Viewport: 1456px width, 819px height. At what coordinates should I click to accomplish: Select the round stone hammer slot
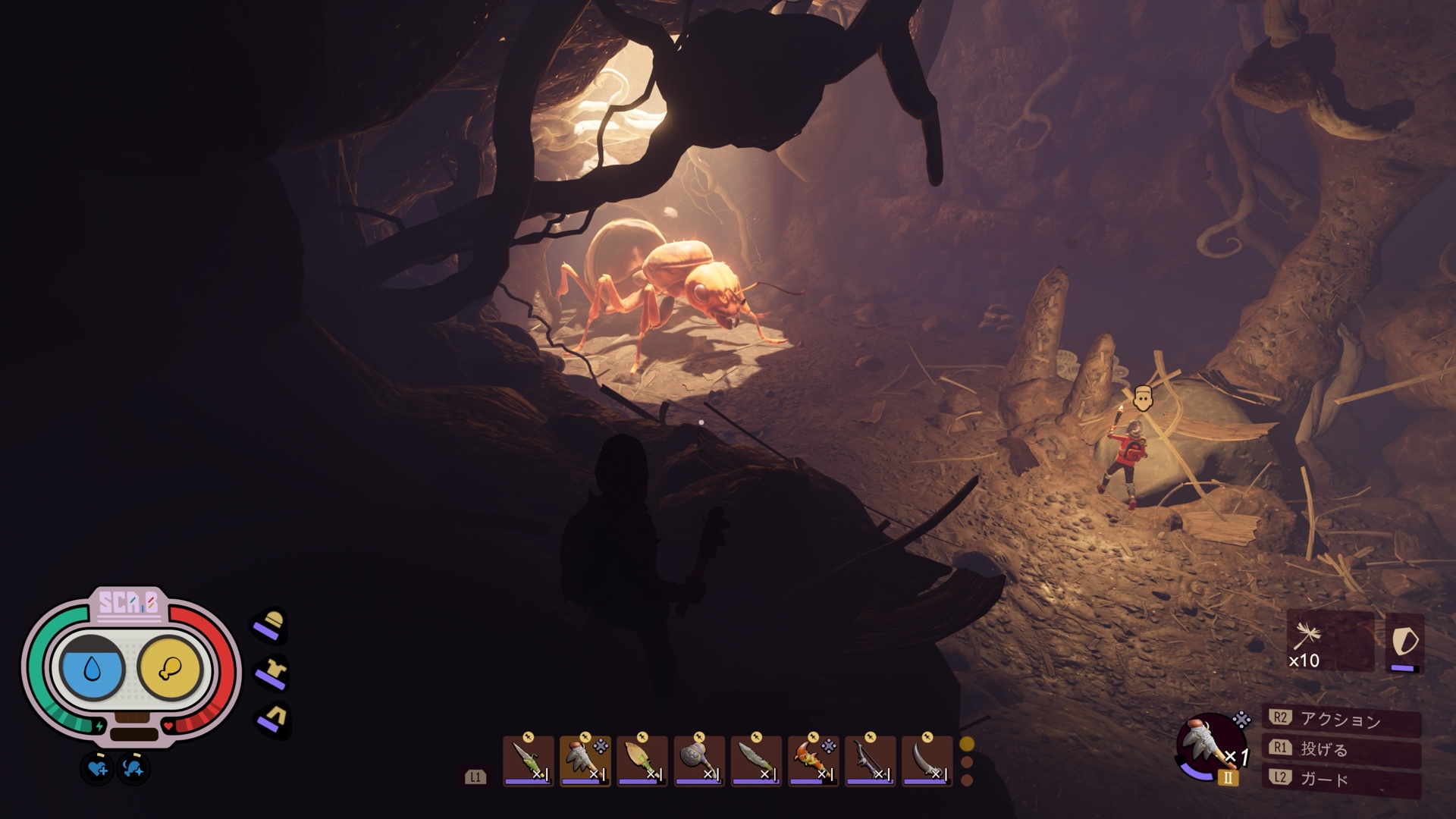point(698,761)
